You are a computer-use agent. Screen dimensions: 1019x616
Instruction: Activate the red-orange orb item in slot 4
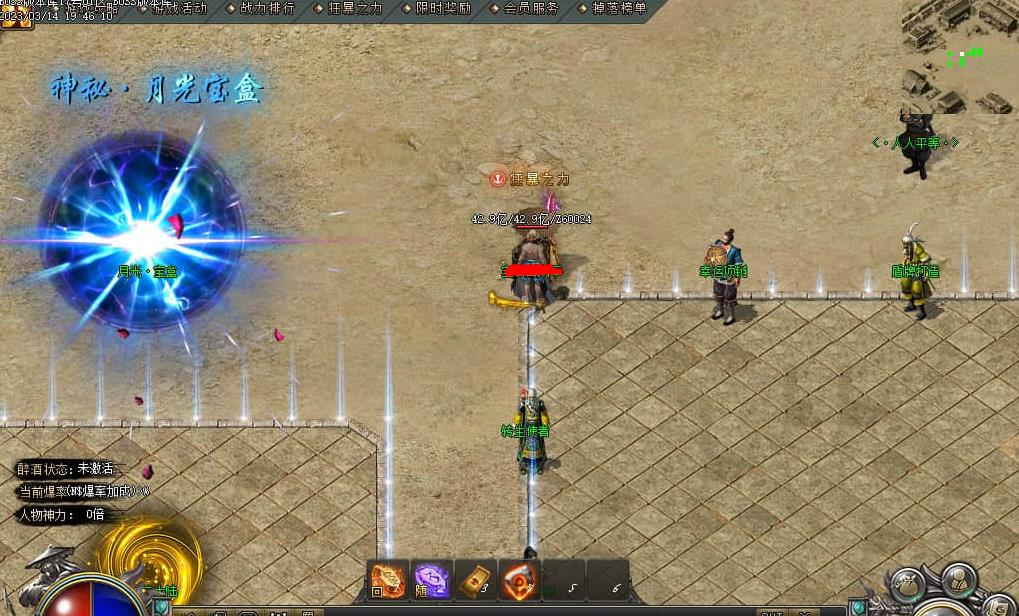pos(520,580)
